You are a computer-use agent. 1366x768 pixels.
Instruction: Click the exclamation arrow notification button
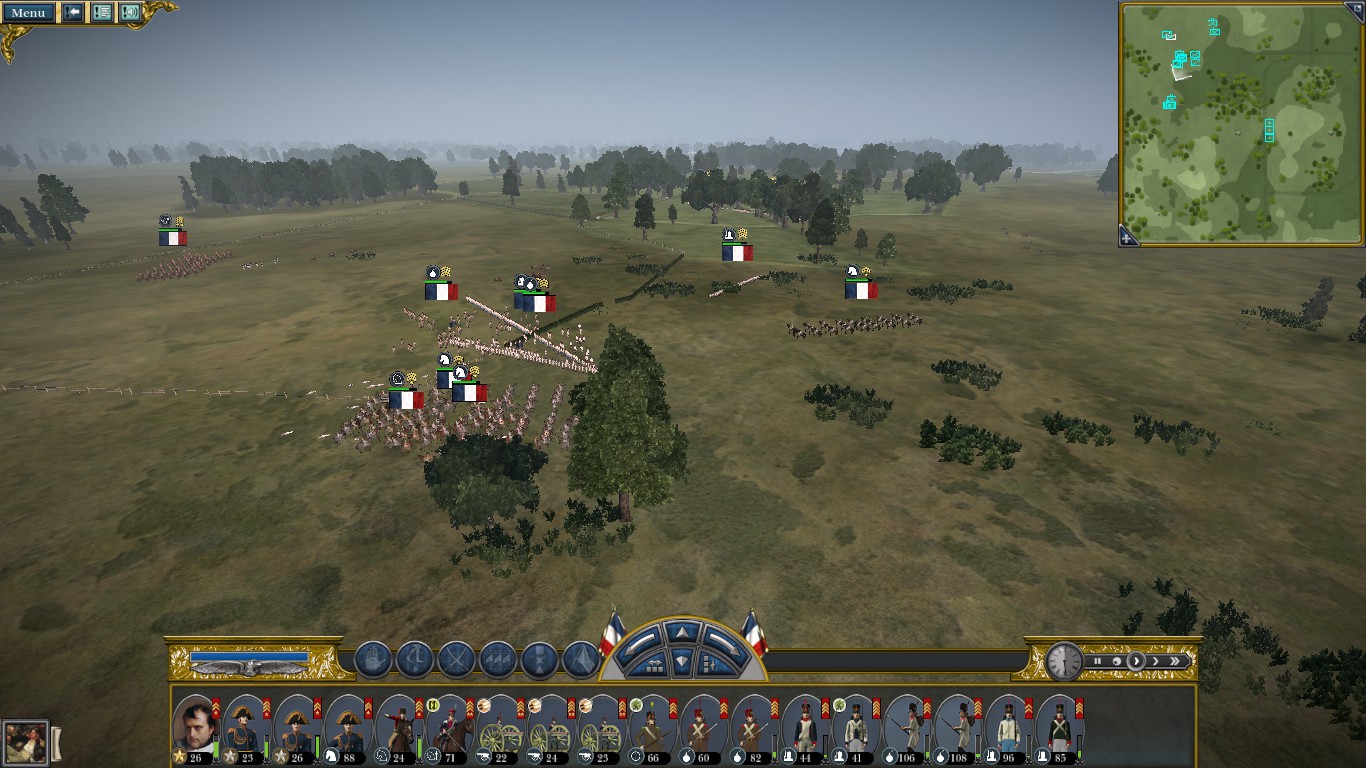[x=73, y=13]
